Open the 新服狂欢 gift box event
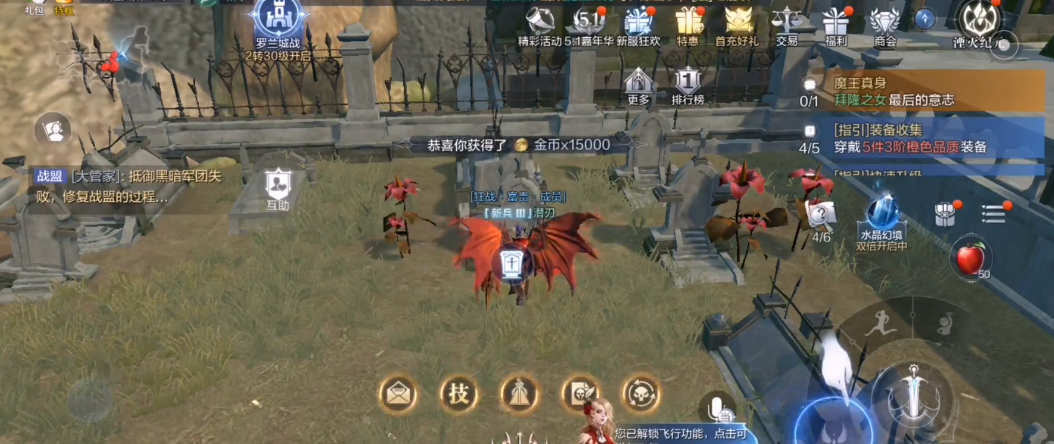This screenshot has height=444, width=1054. coord(637,22)
